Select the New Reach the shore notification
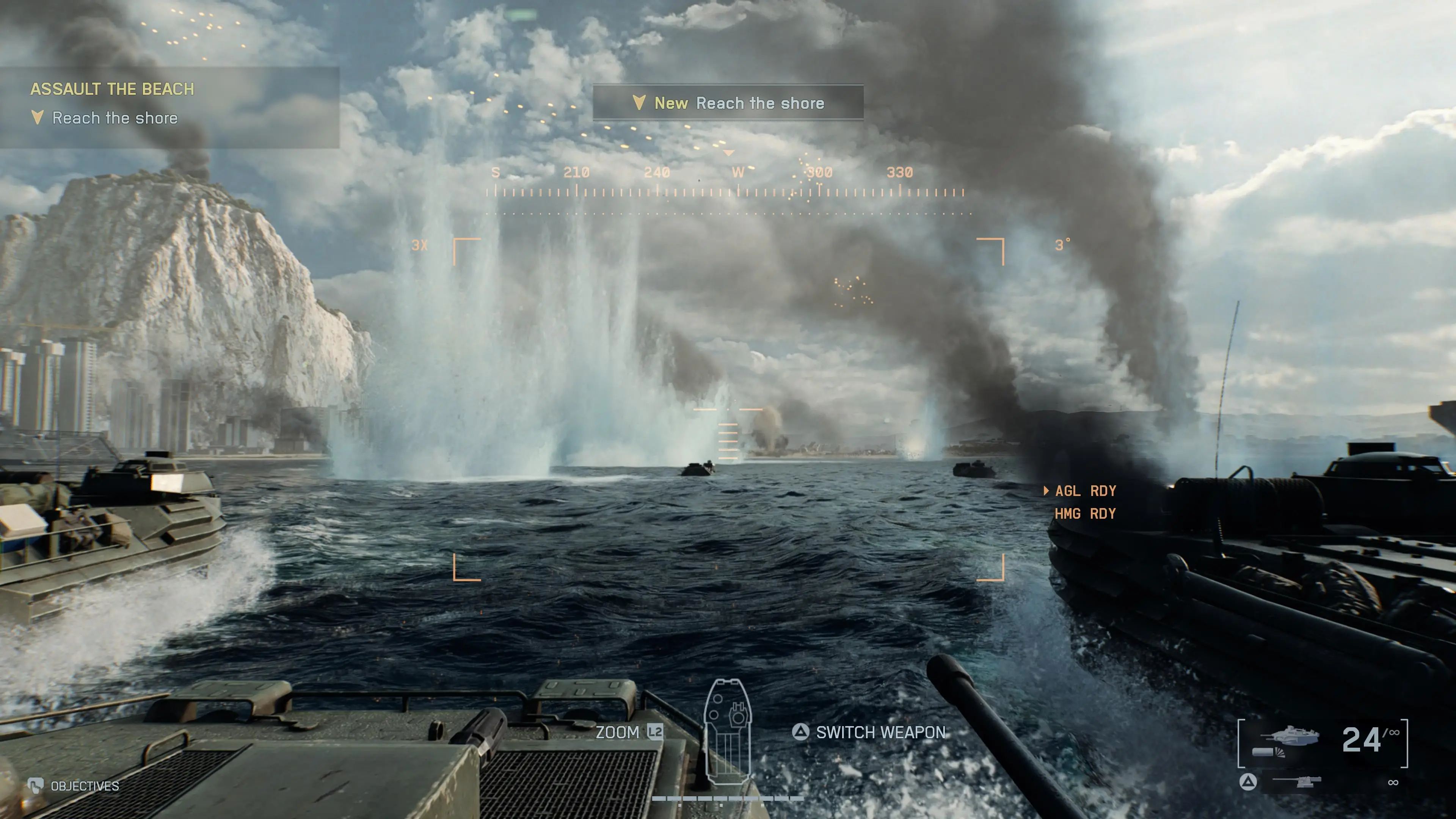This screenshot has width=1456, height=819. 728,103
